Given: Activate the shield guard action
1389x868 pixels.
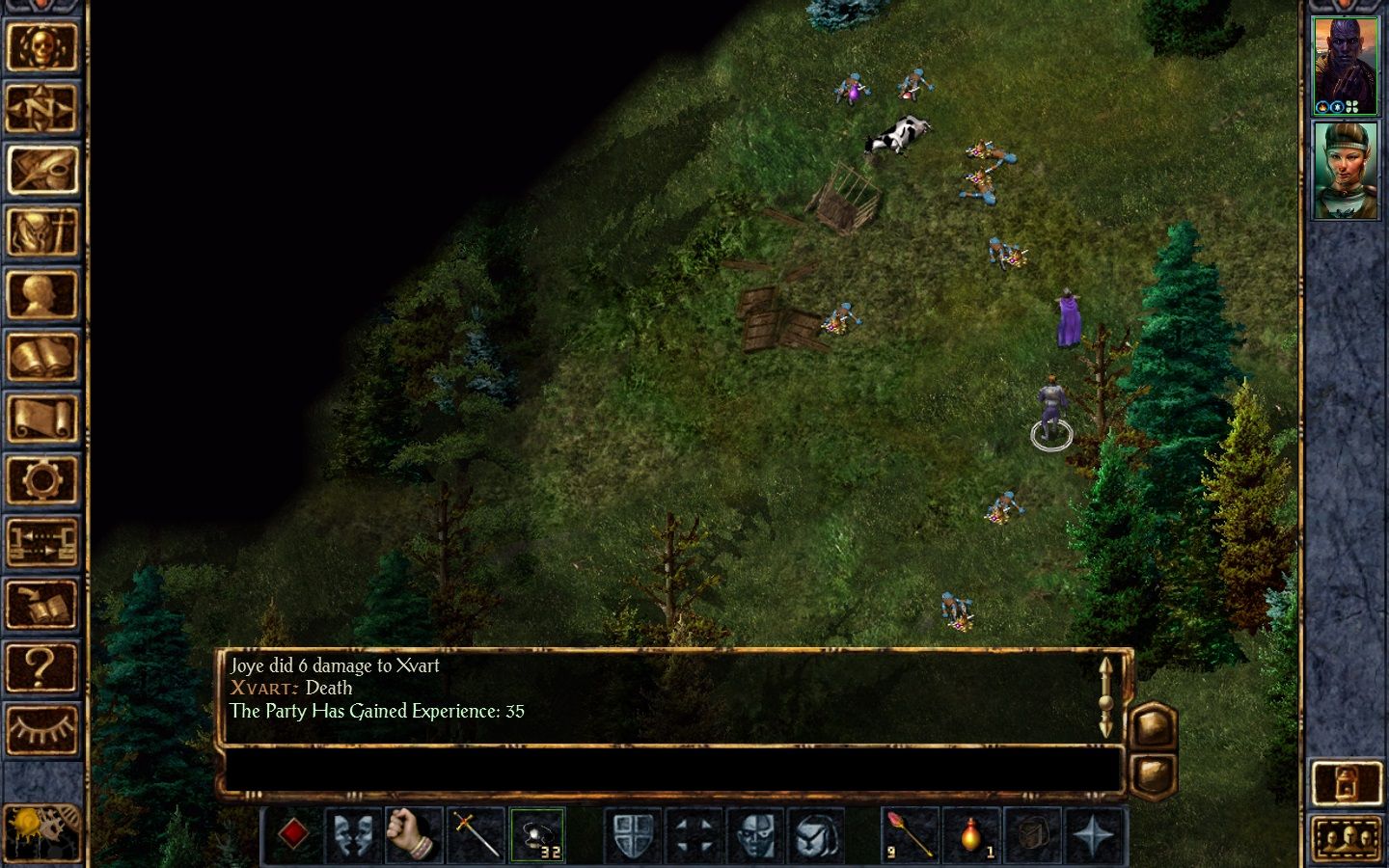Looking at the screenshot, I should 633,834.
